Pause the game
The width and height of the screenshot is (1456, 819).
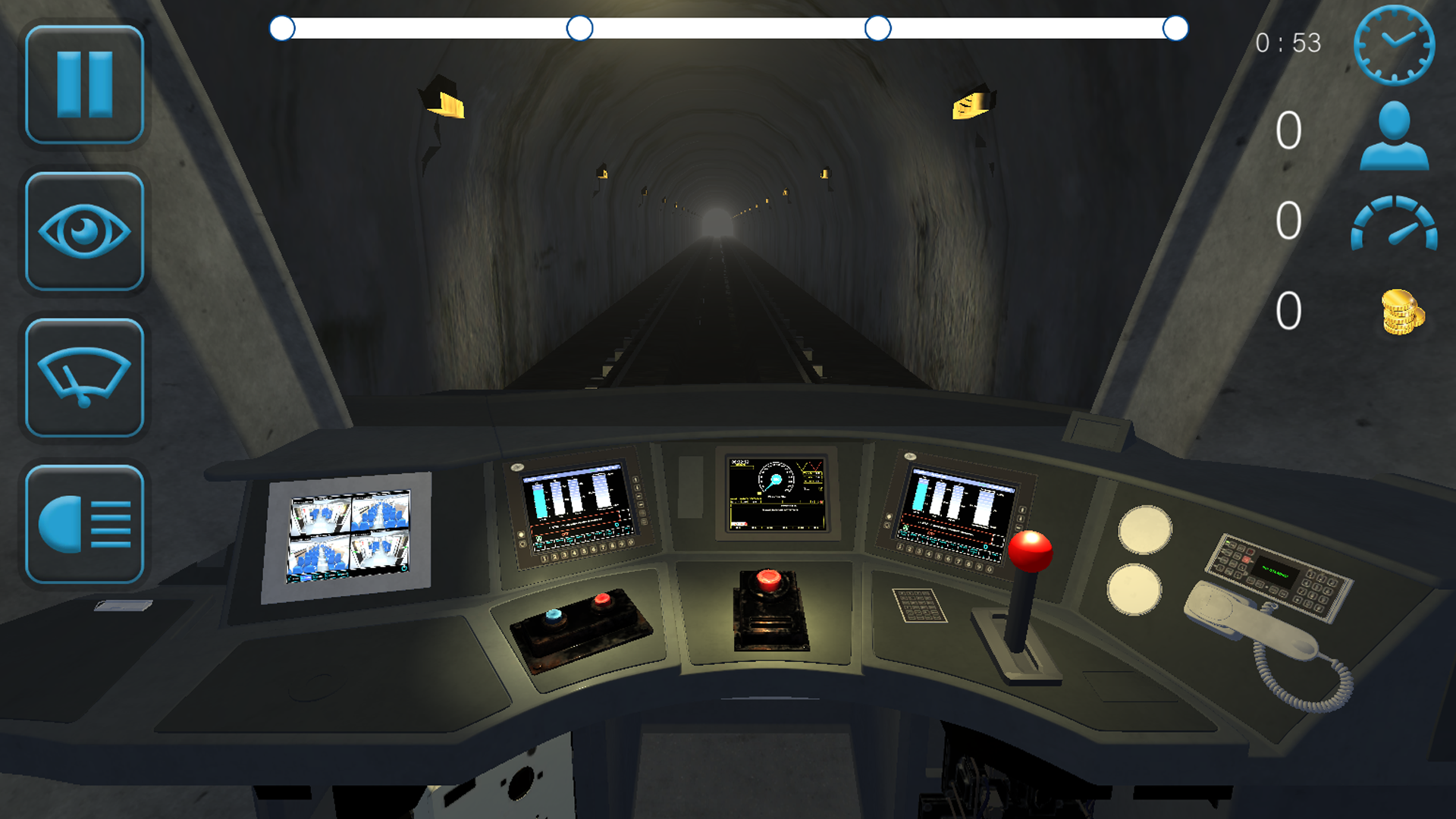click(85, 83)
